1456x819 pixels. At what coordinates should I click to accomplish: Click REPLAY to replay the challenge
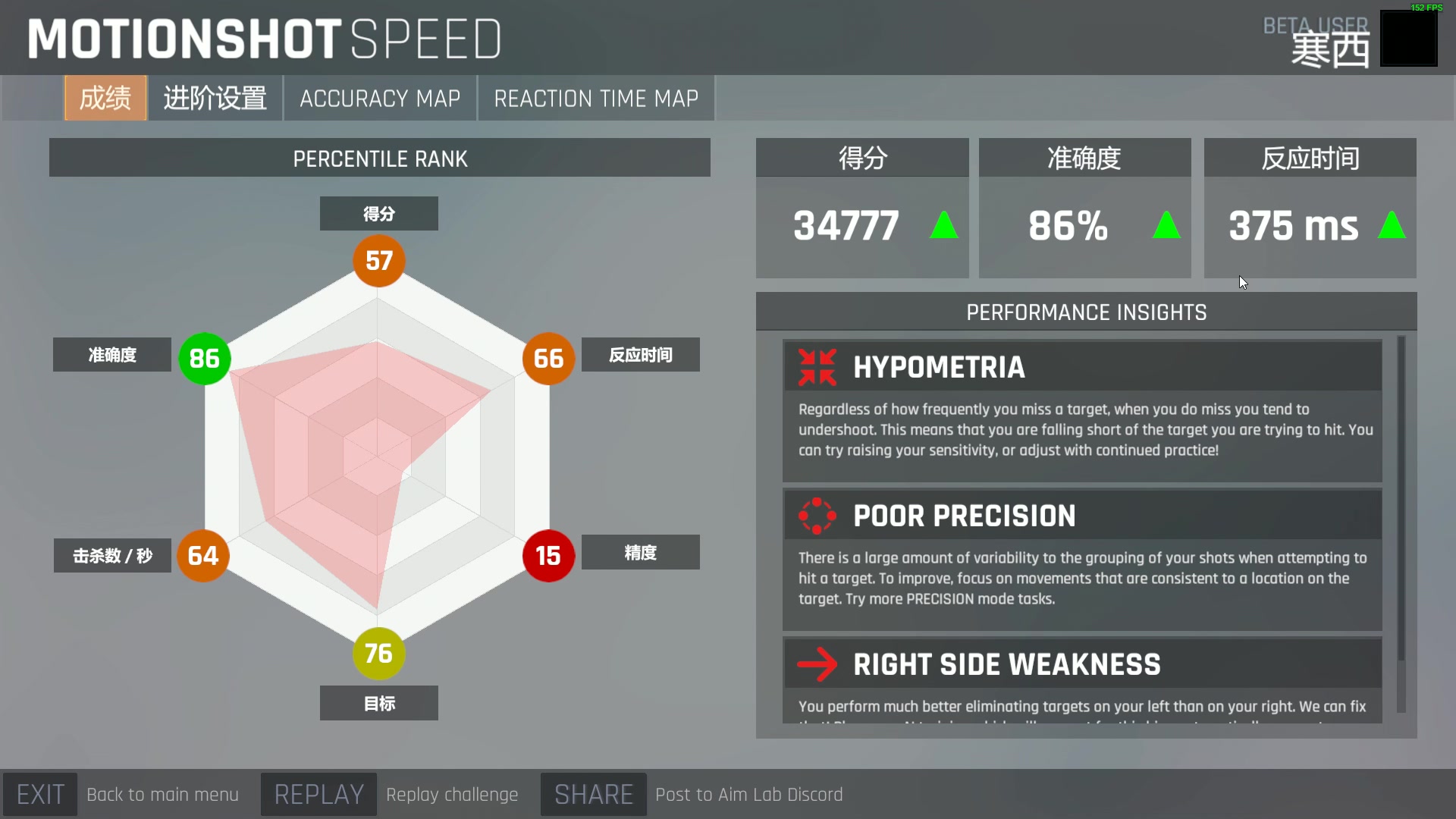tap(318, 794)
